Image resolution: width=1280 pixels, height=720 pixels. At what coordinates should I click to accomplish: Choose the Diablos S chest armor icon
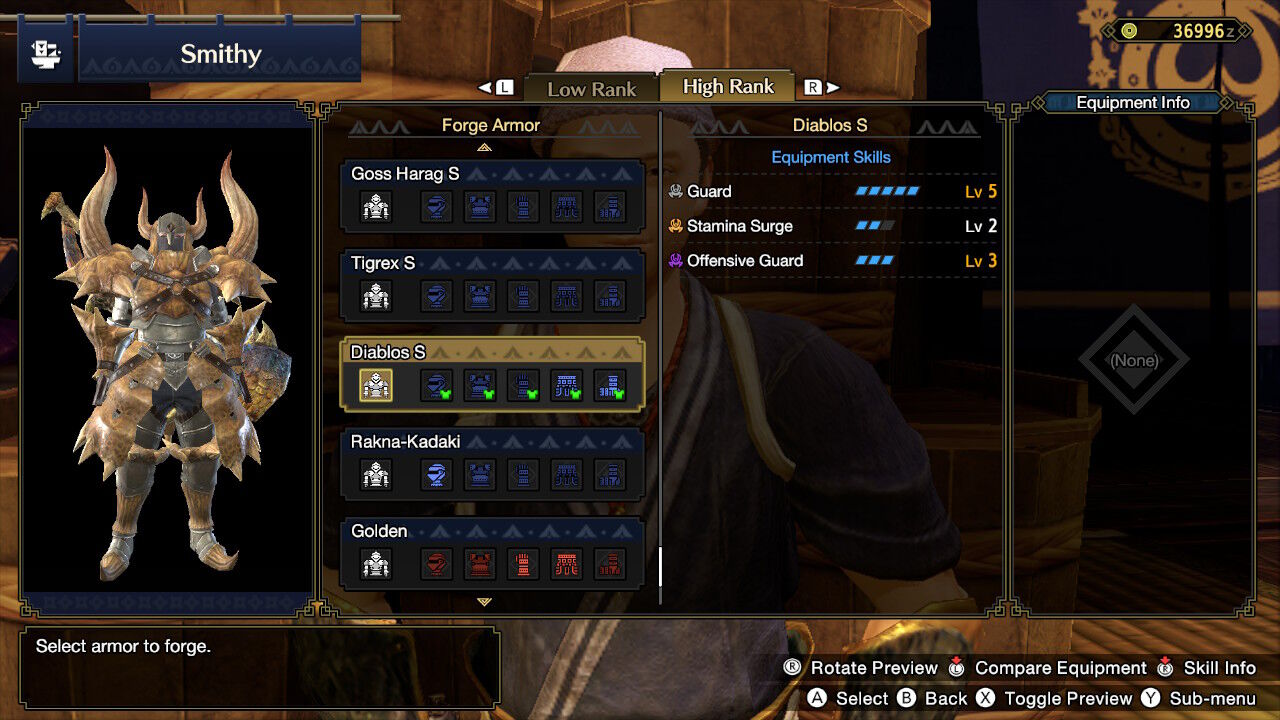point(480,385)
